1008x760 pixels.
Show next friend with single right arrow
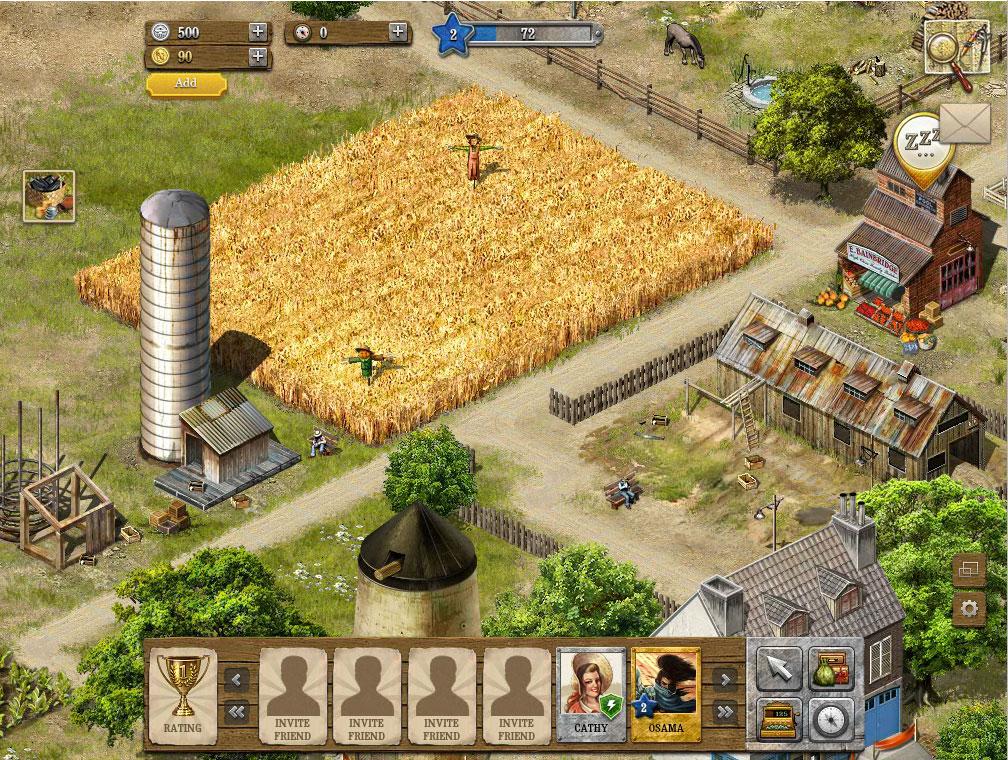tap(725, 680)
